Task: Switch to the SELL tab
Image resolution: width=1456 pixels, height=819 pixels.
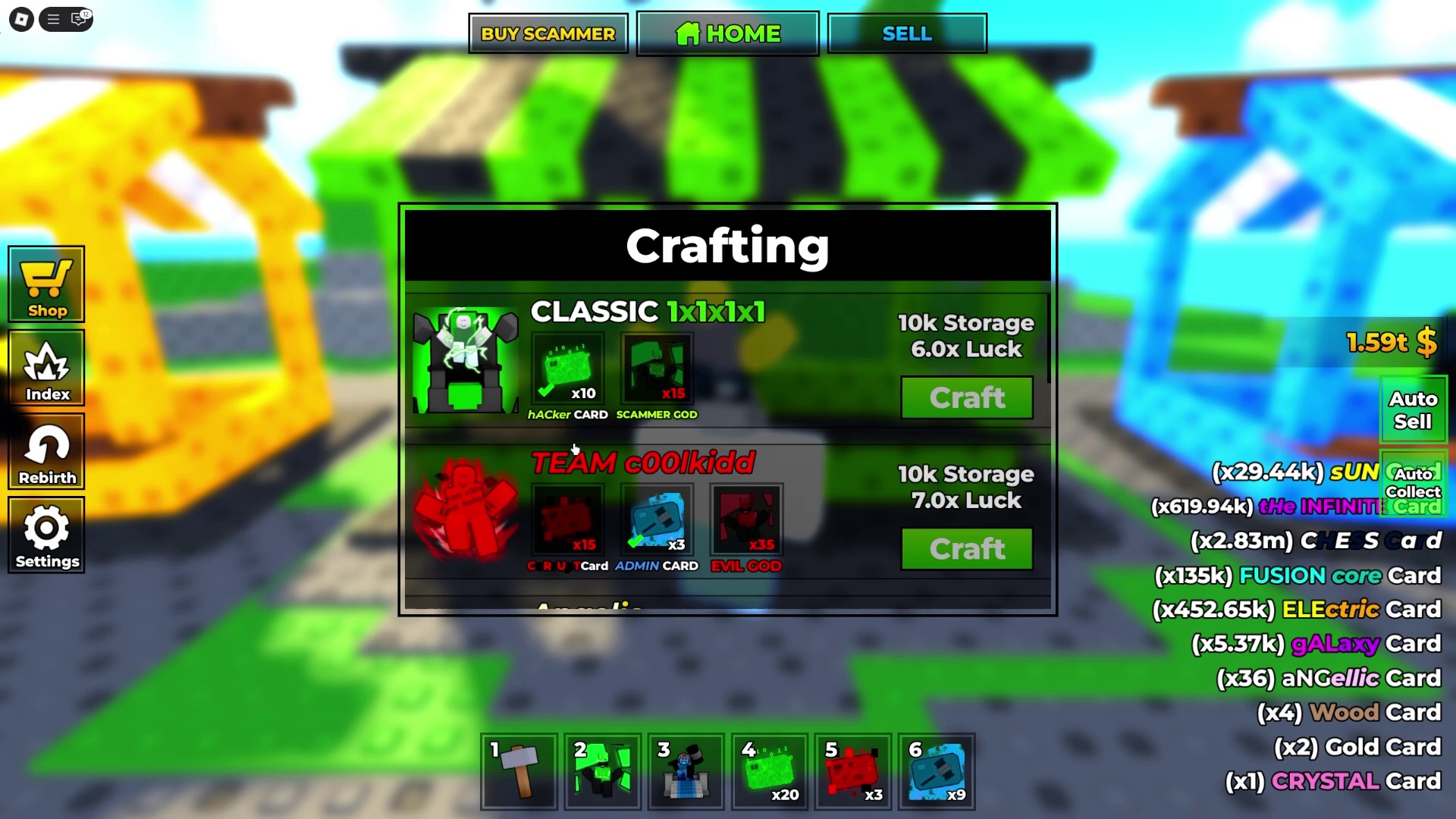Action: (906, 33)
